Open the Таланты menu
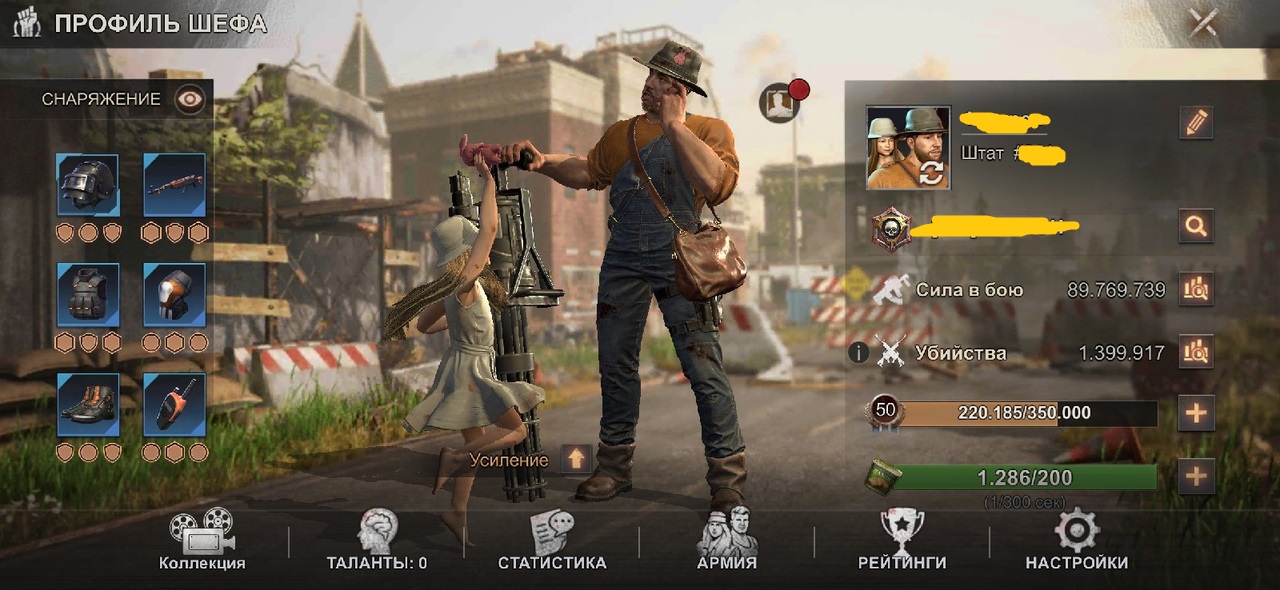 [377, 541]
